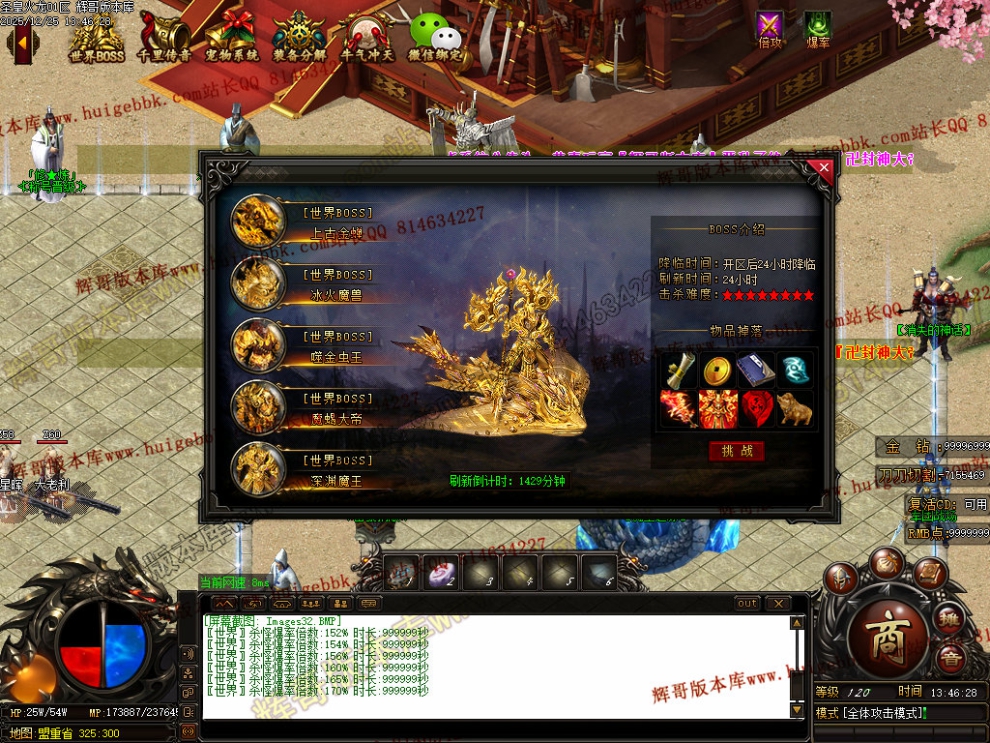The height and width of the screenshot is (743, 990).
Task: Open the 世界BOSS top menu icon
Action: tap(97, 36)
